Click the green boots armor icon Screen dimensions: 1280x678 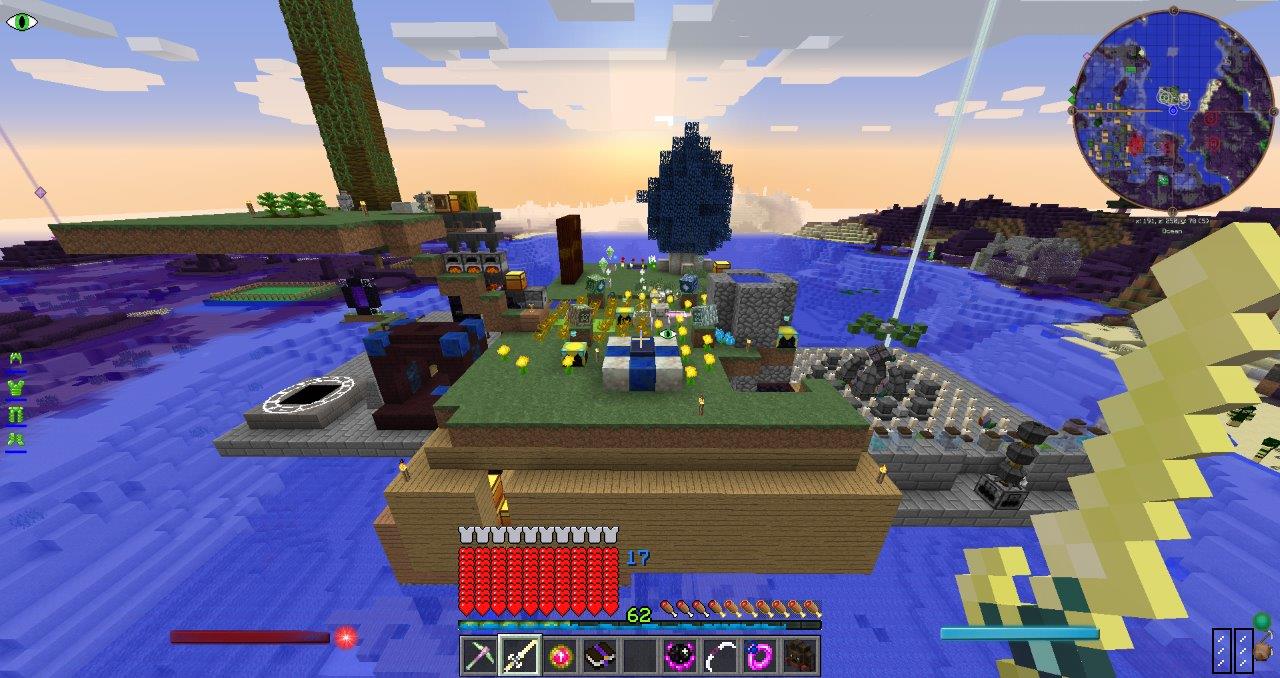coord(16,439)
